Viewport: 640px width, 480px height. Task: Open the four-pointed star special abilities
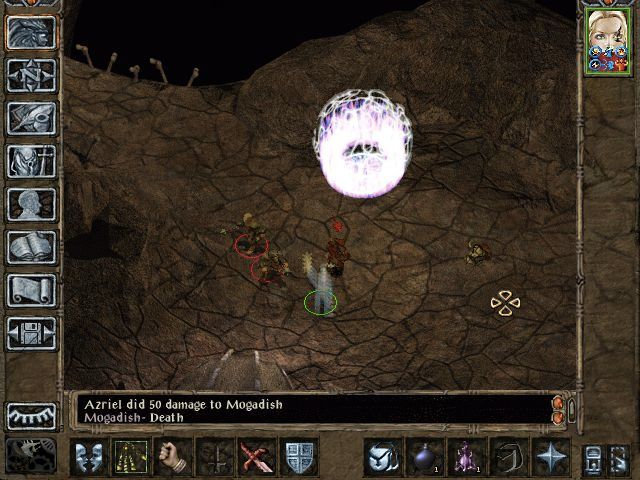click(x=550, y=456)
